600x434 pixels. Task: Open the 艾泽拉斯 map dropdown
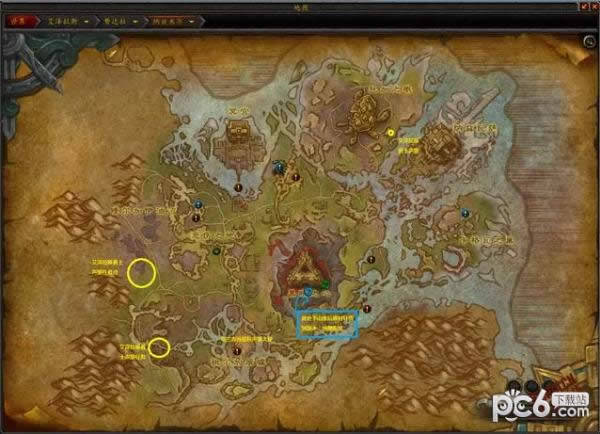[x=87, y=19]
